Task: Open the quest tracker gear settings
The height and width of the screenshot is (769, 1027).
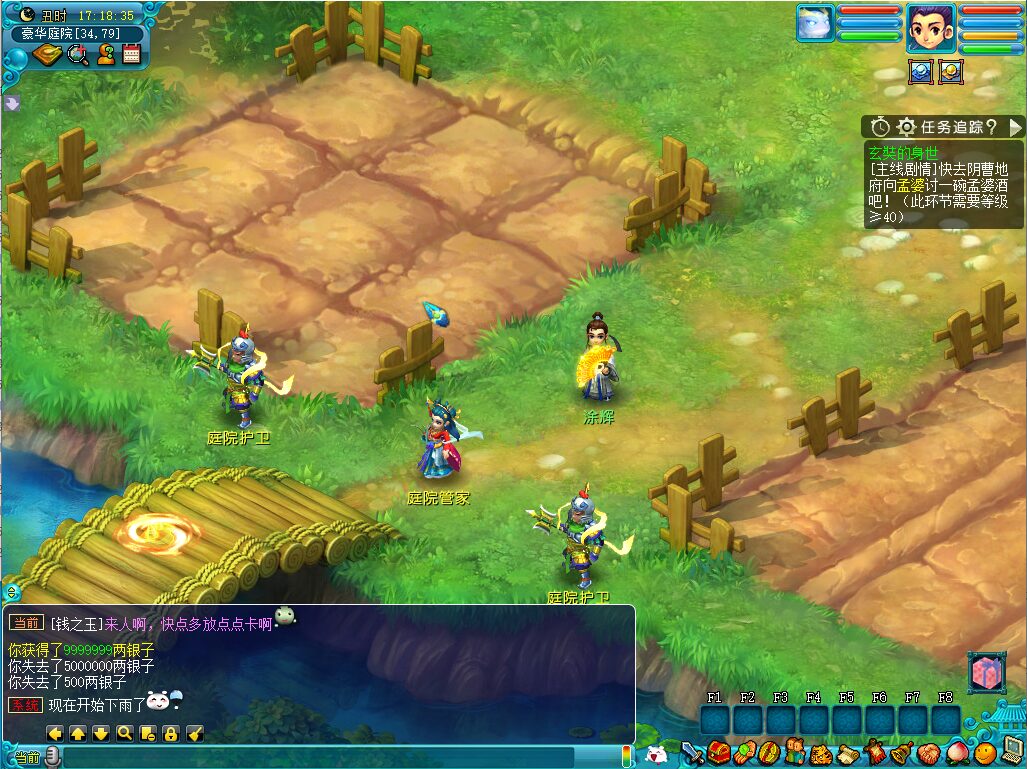Action: click(x=907, y=127)
